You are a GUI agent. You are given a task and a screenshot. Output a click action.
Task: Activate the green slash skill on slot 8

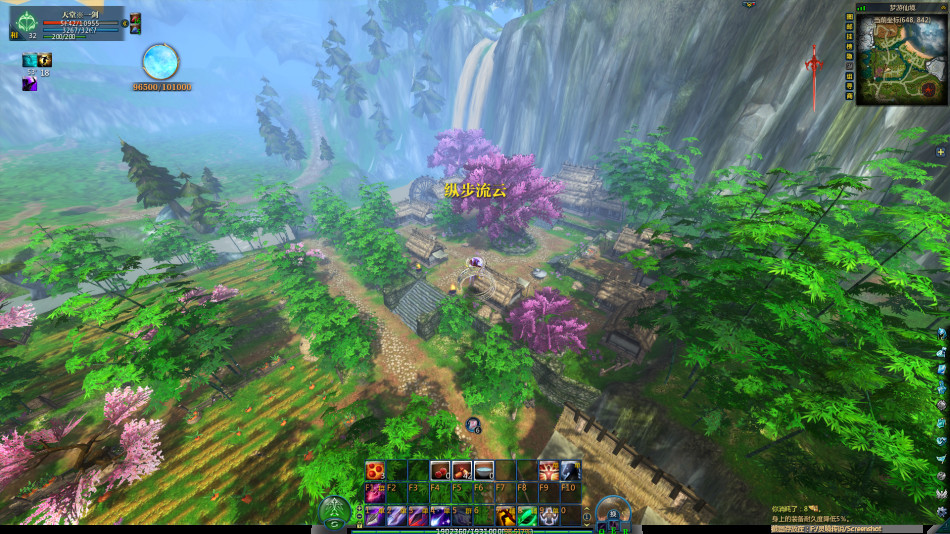point(528,514)
